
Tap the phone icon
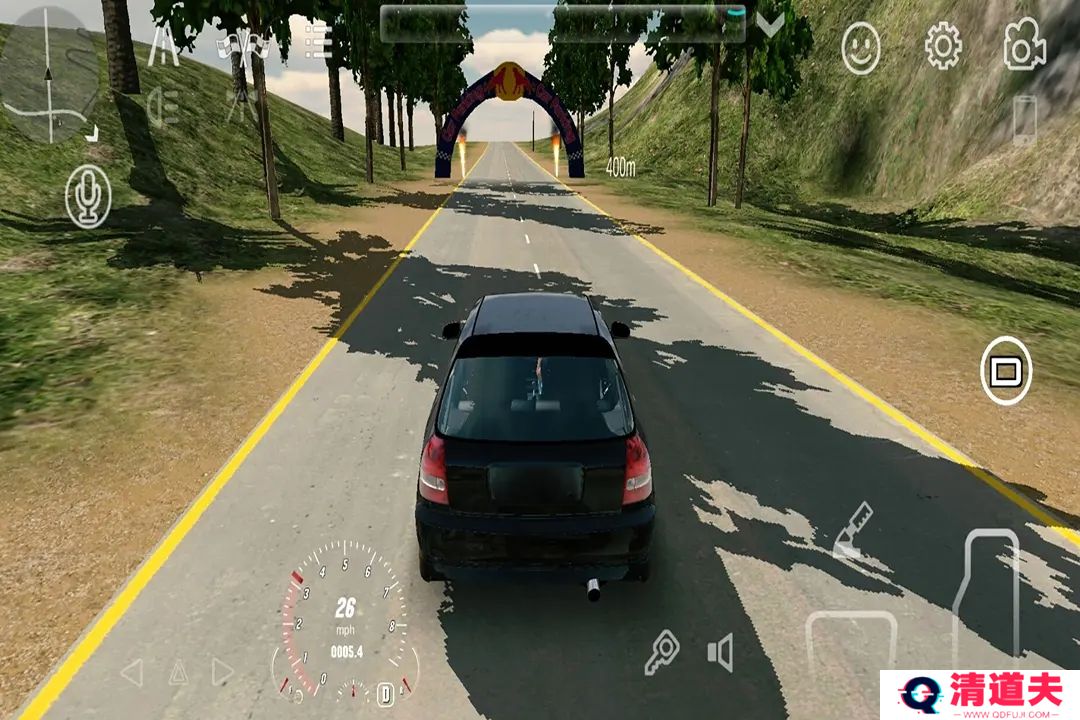click(1025, 119)
